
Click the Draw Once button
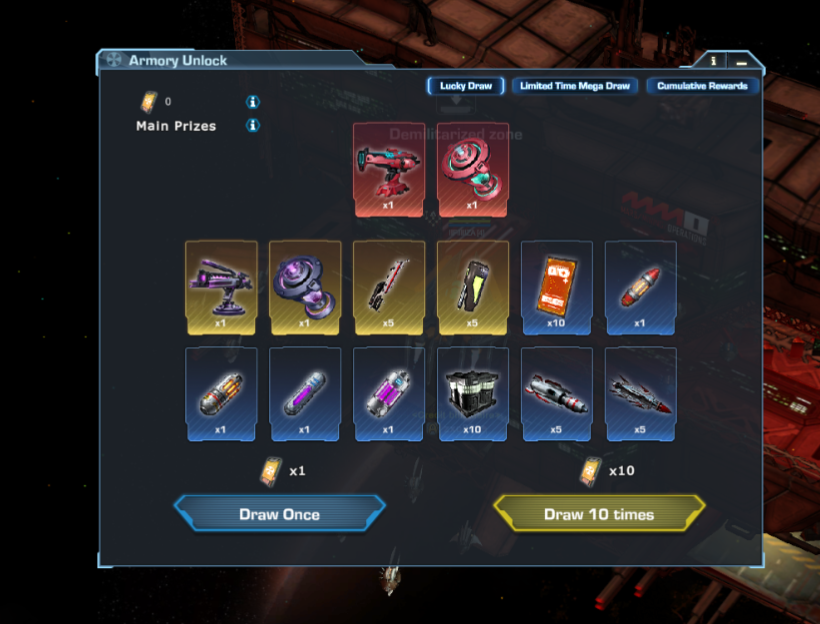pos(279,514)
